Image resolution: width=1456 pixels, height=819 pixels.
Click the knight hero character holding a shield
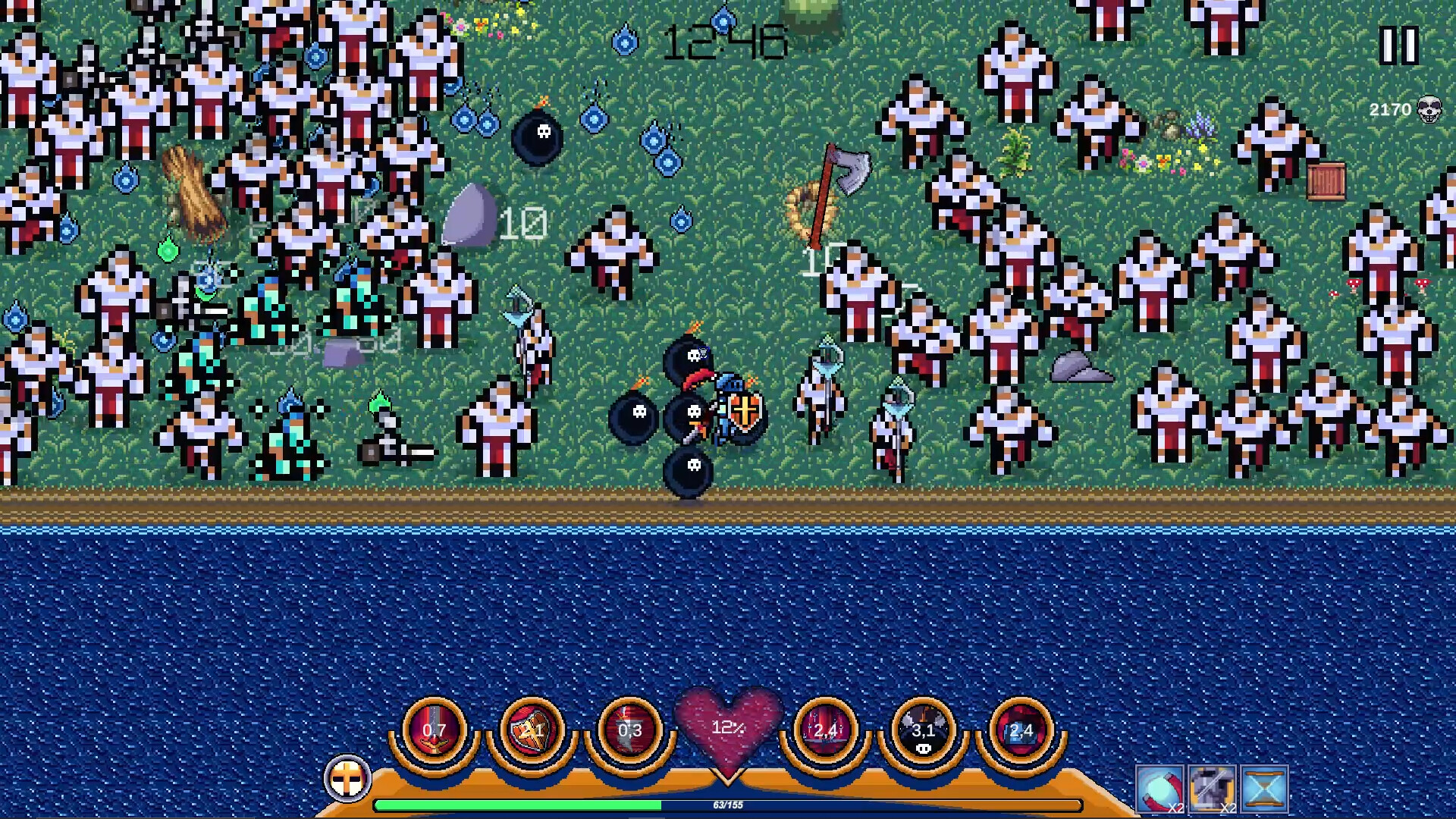pyautogui.click(x=728, y=409)
